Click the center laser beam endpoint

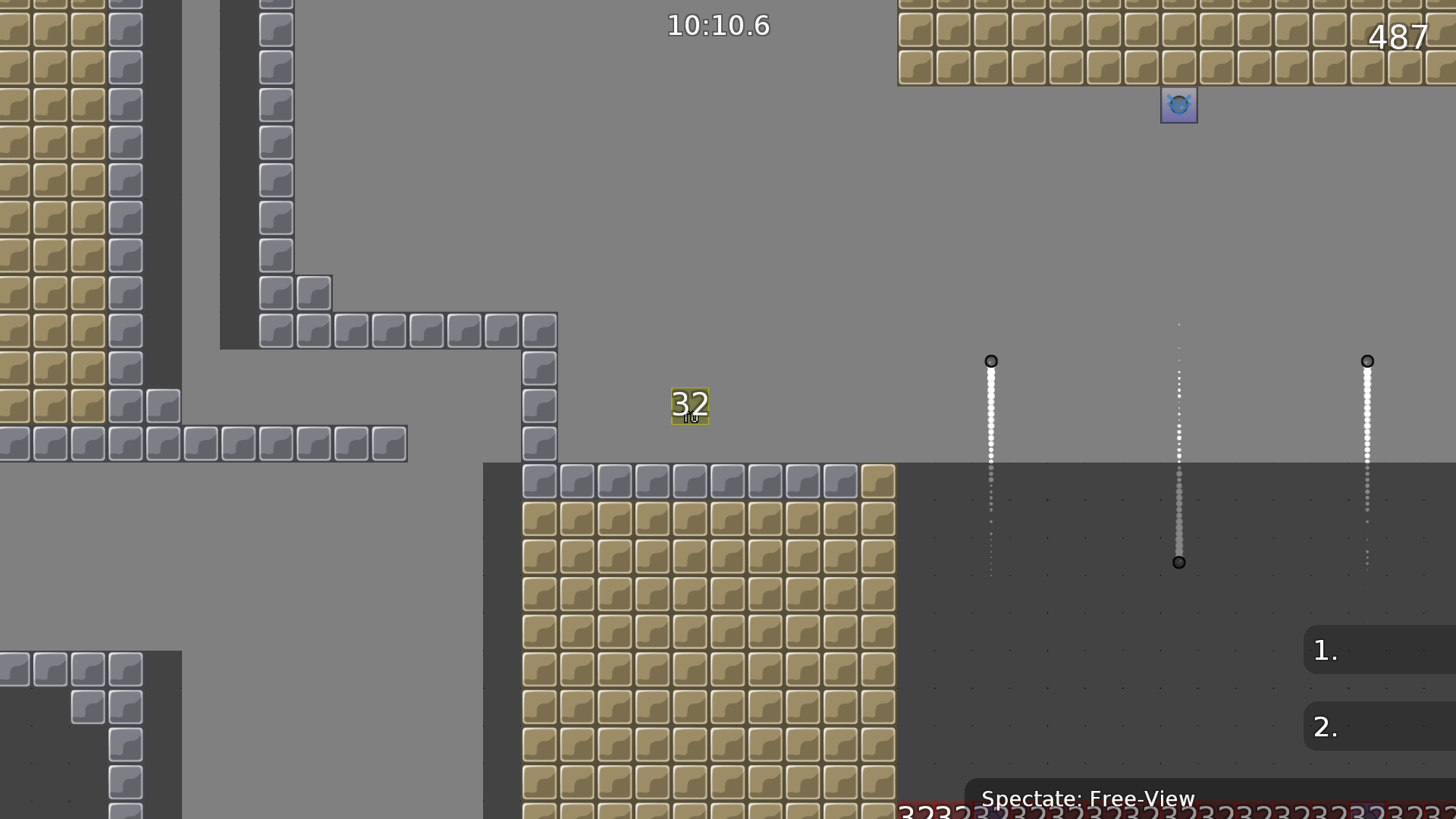pos(1179,562)
